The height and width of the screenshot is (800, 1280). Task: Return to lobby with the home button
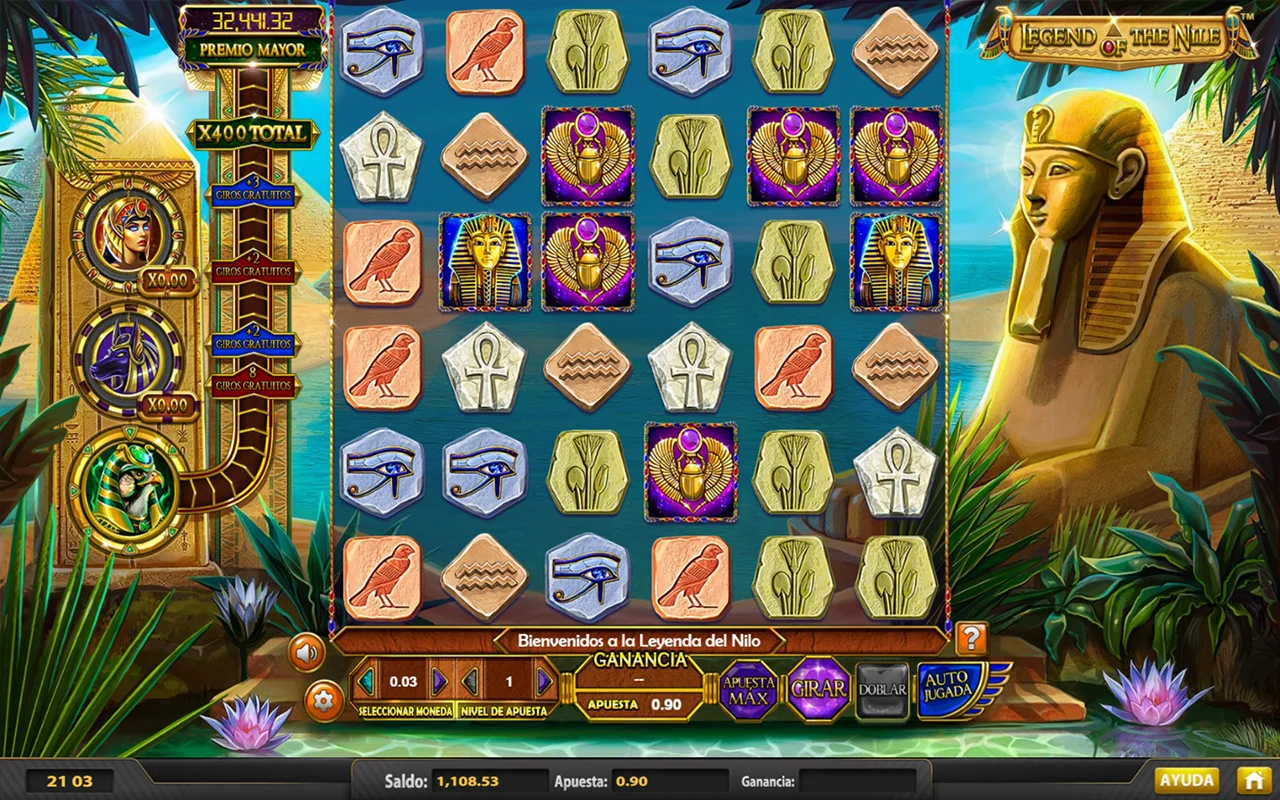(1253, 780)
